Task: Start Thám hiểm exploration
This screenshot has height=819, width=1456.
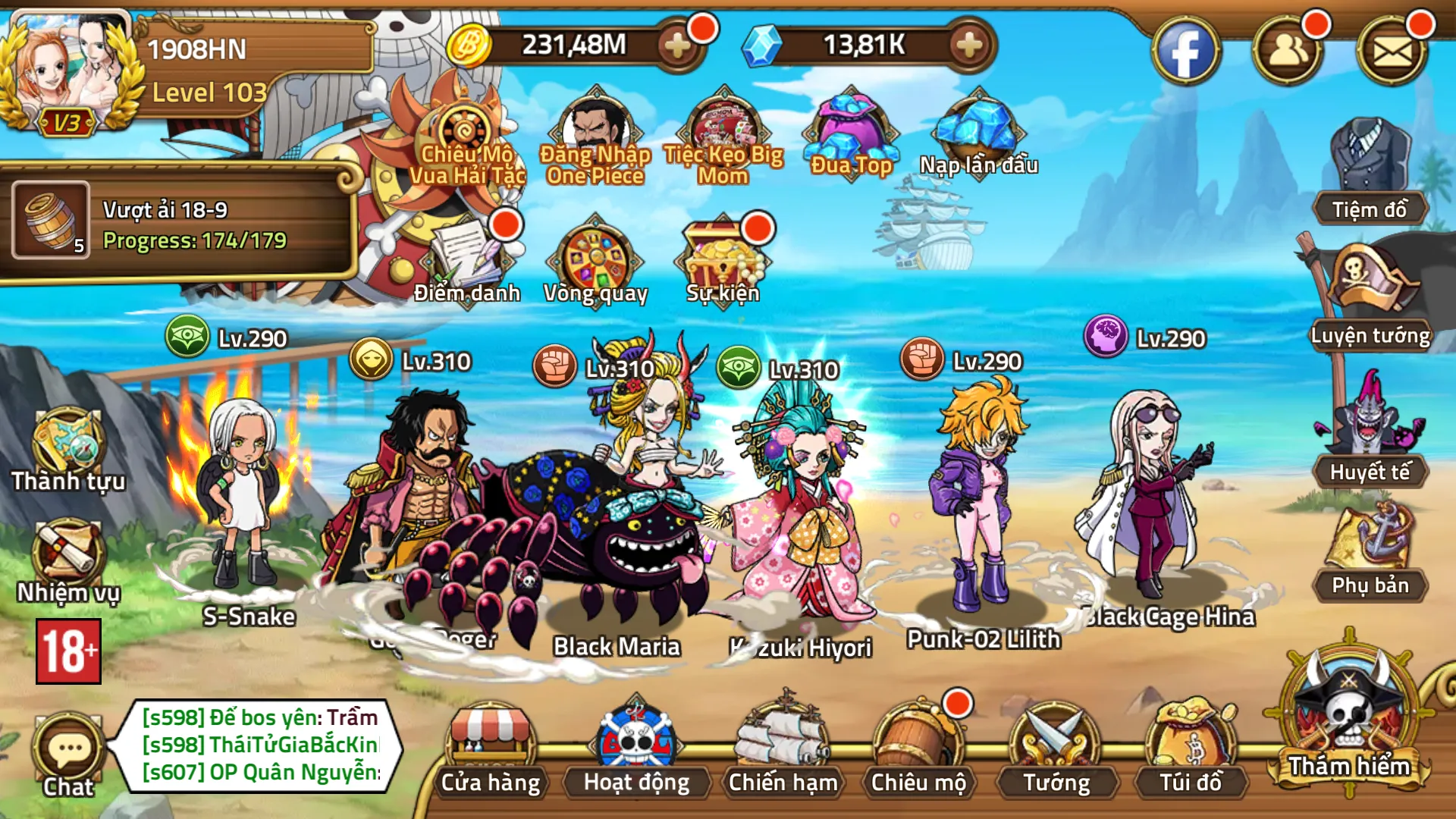Action: point(1349,720)
